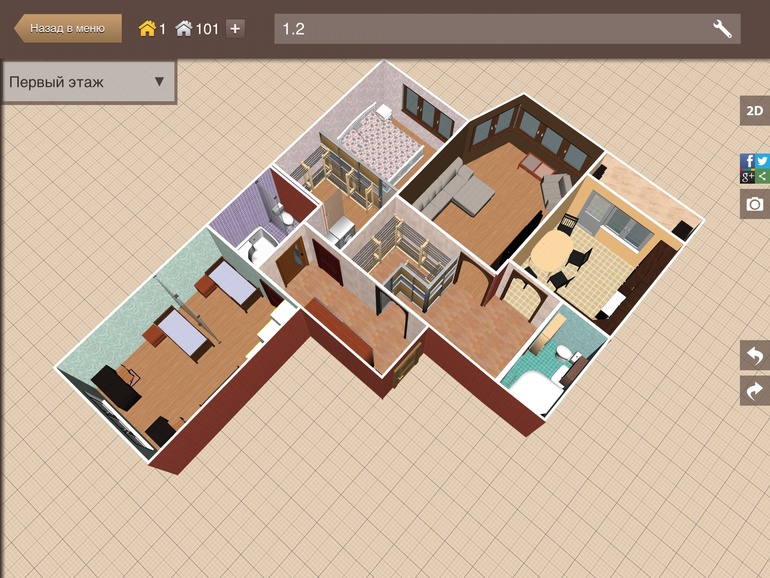Go back with the "Назад в меню" button
This screenshot has height=578, width=770.
[67, 28]
